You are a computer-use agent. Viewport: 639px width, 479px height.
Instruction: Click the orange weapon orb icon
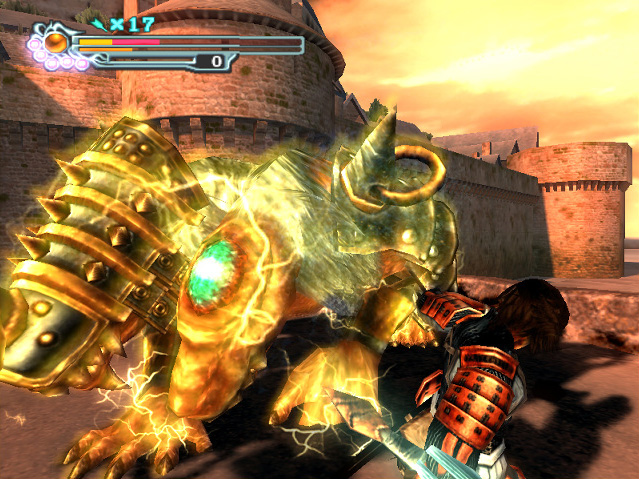(56, 43)
